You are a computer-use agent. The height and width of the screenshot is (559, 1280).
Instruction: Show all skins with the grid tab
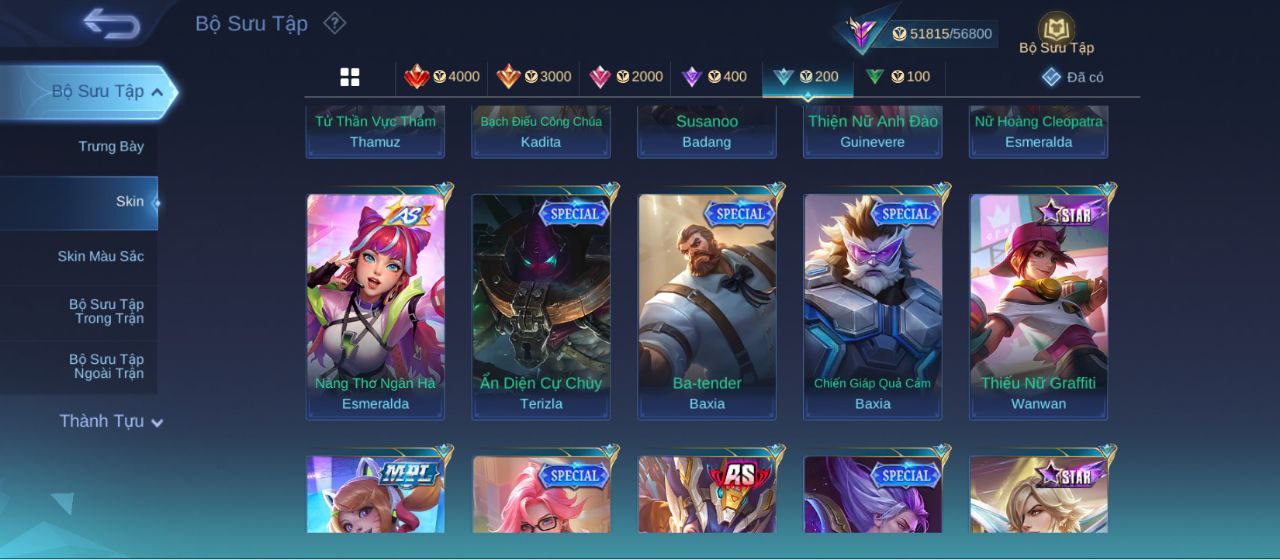tap(350, 77)
